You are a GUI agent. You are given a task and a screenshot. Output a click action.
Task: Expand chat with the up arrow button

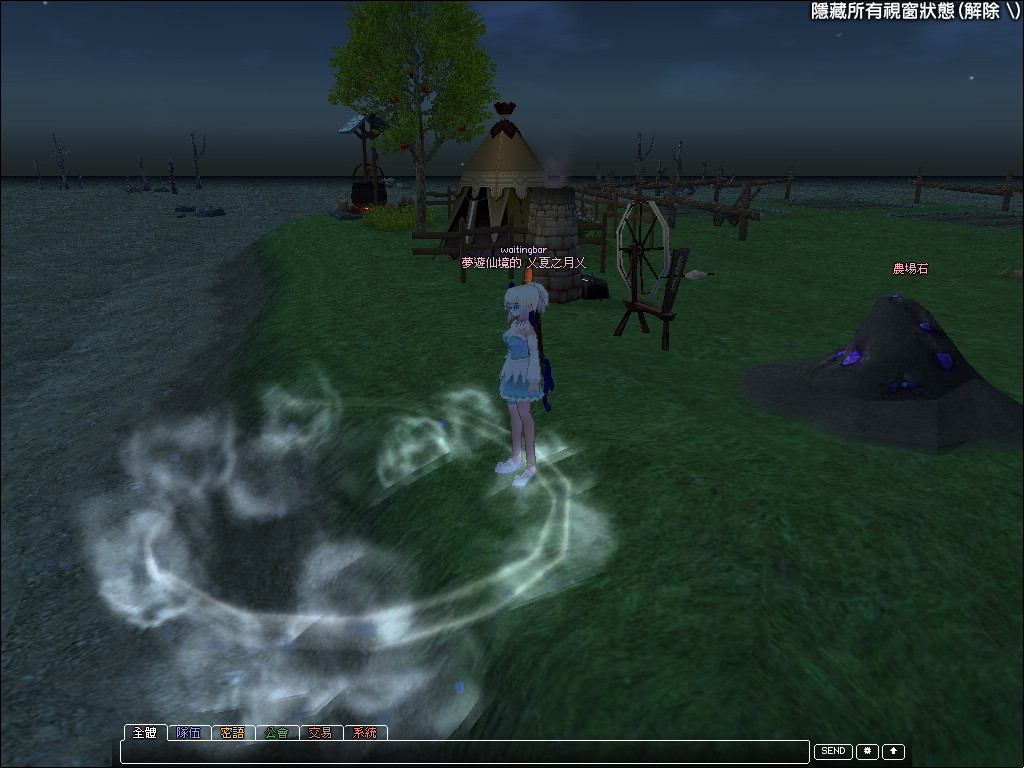click(x=893, y=751)
